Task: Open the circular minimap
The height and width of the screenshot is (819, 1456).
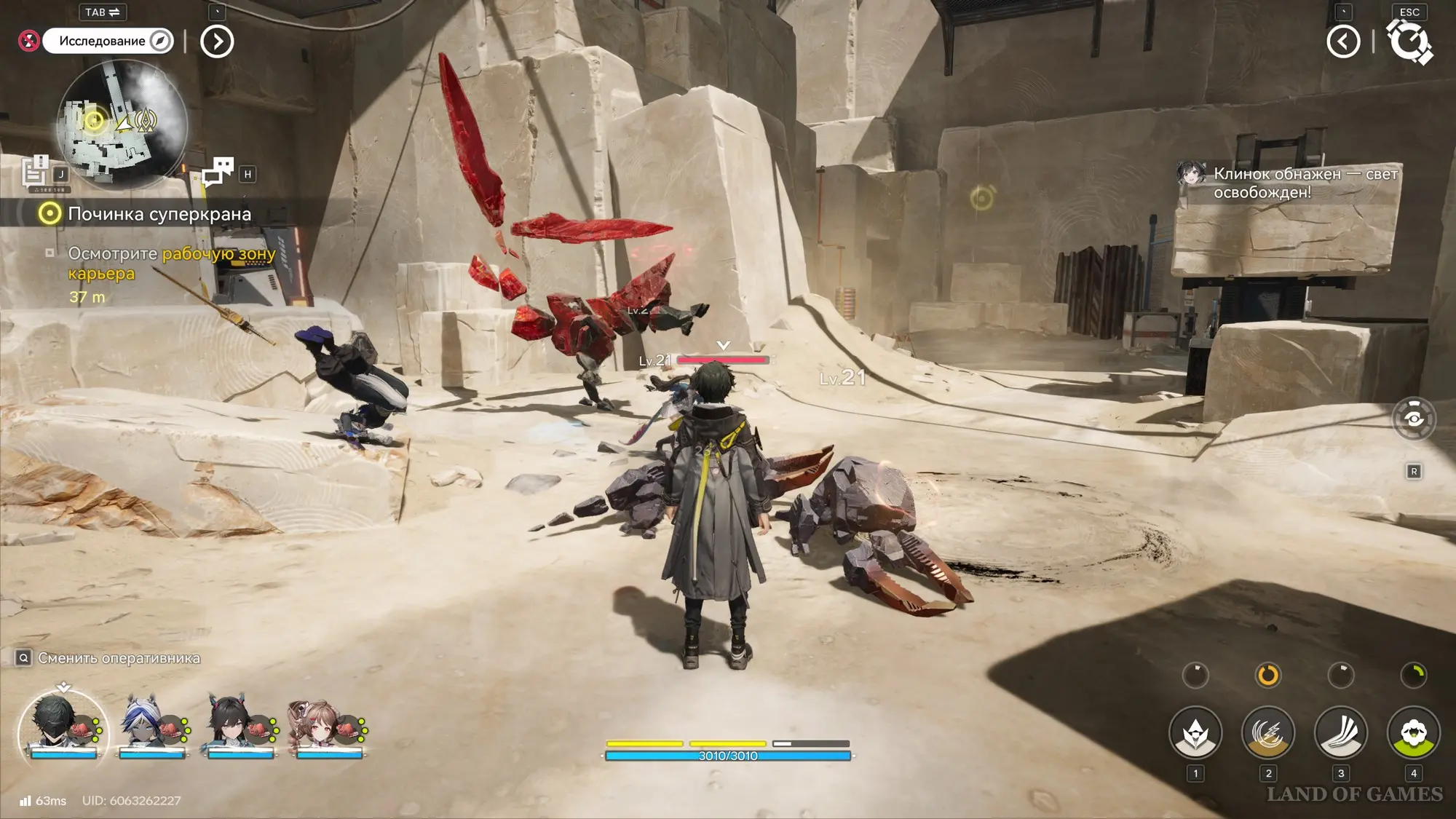Action: [x=122, y=124]
